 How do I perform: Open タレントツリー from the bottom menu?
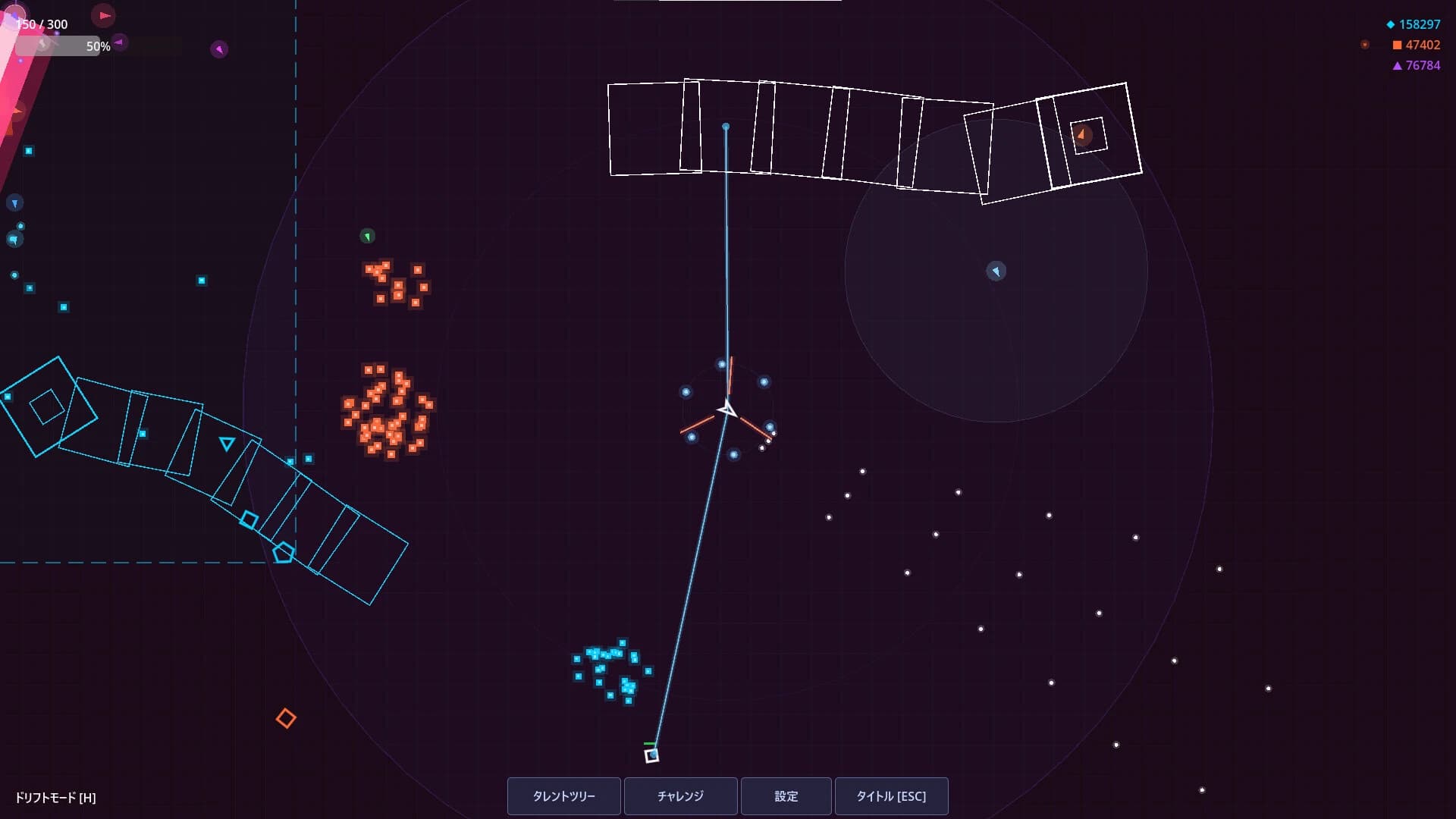[564, 796]
